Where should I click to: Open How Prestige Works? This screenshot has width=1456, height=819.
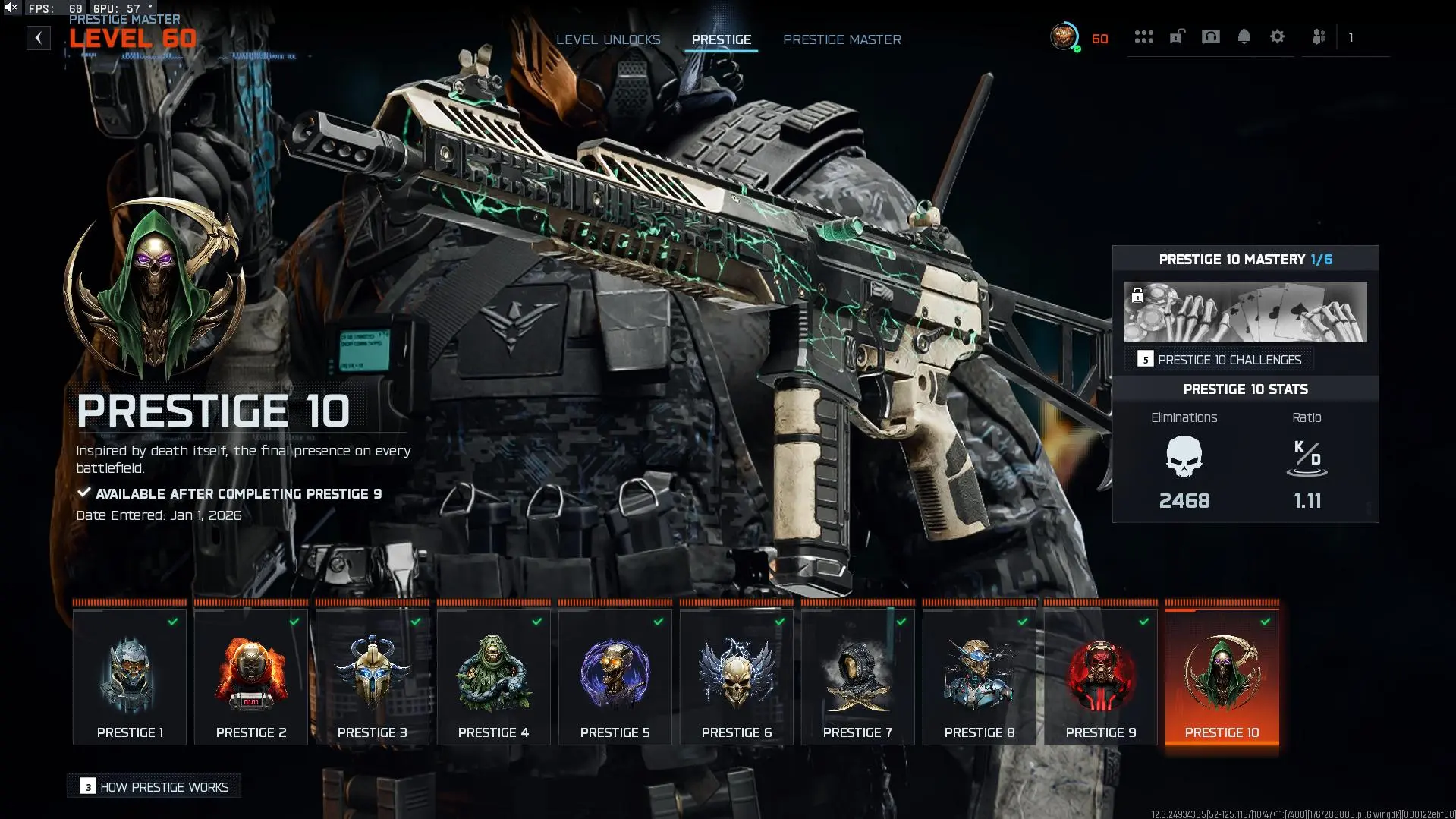coord(153,786)
